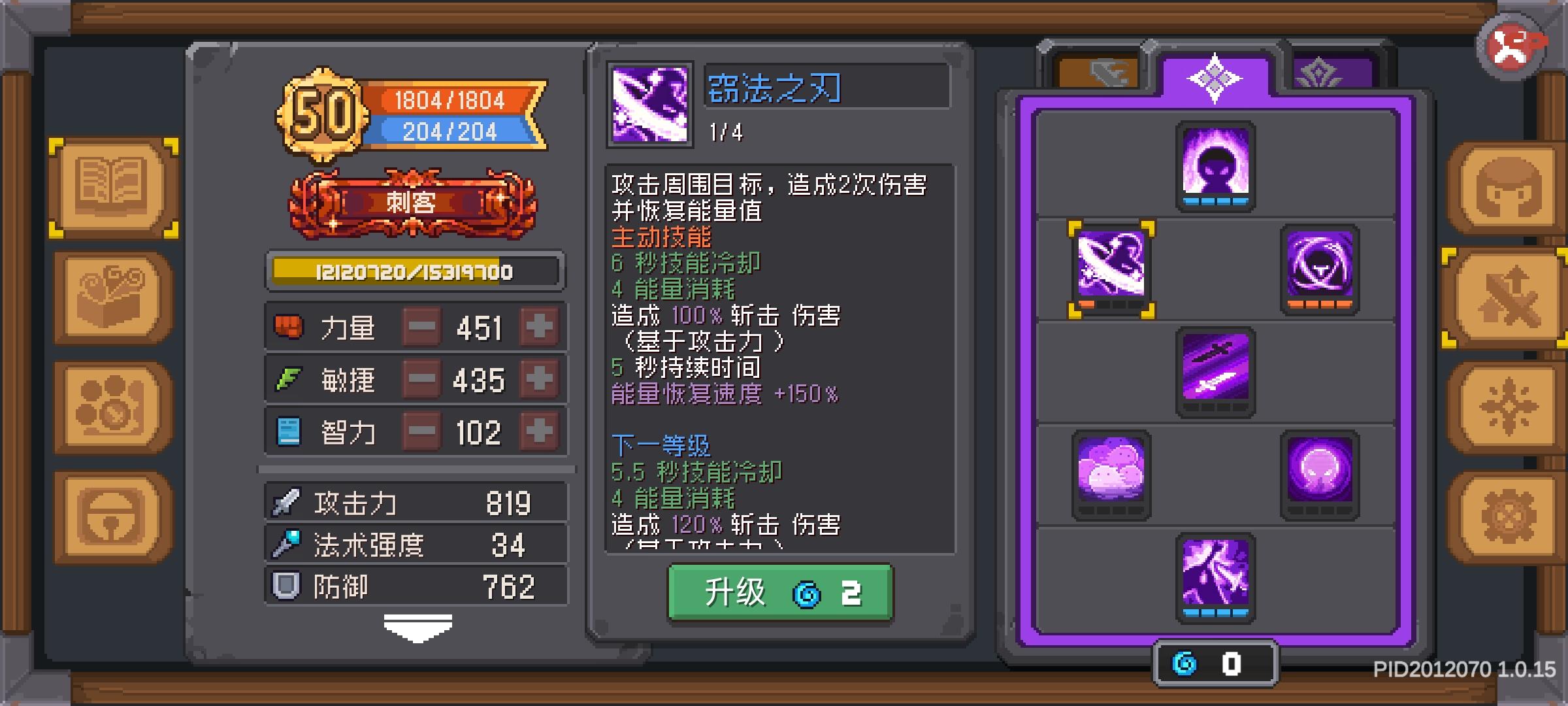Click the skill point counter below the tree

pyautogui.click(x=1217, y=662)
